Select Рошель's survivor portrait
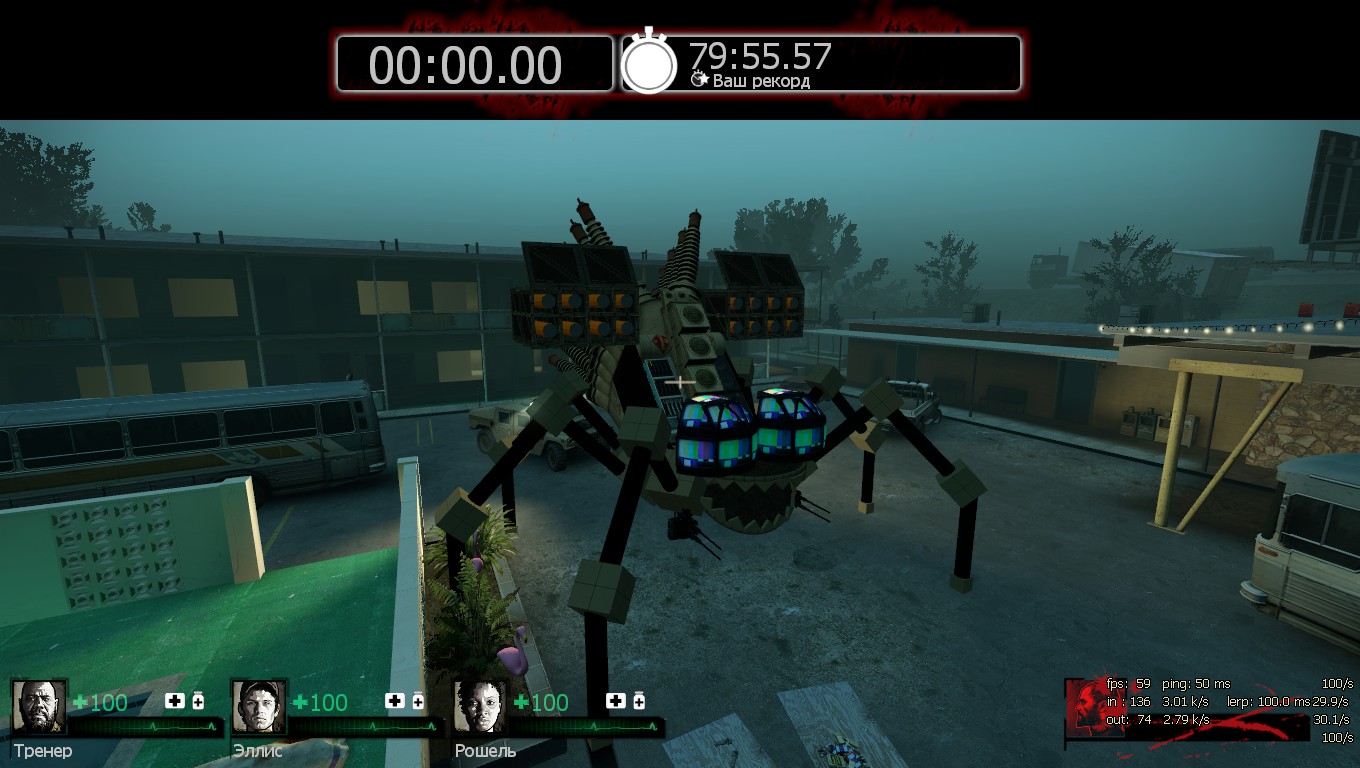The height and width of the screenshot is (768, 1360). point(480,707)
